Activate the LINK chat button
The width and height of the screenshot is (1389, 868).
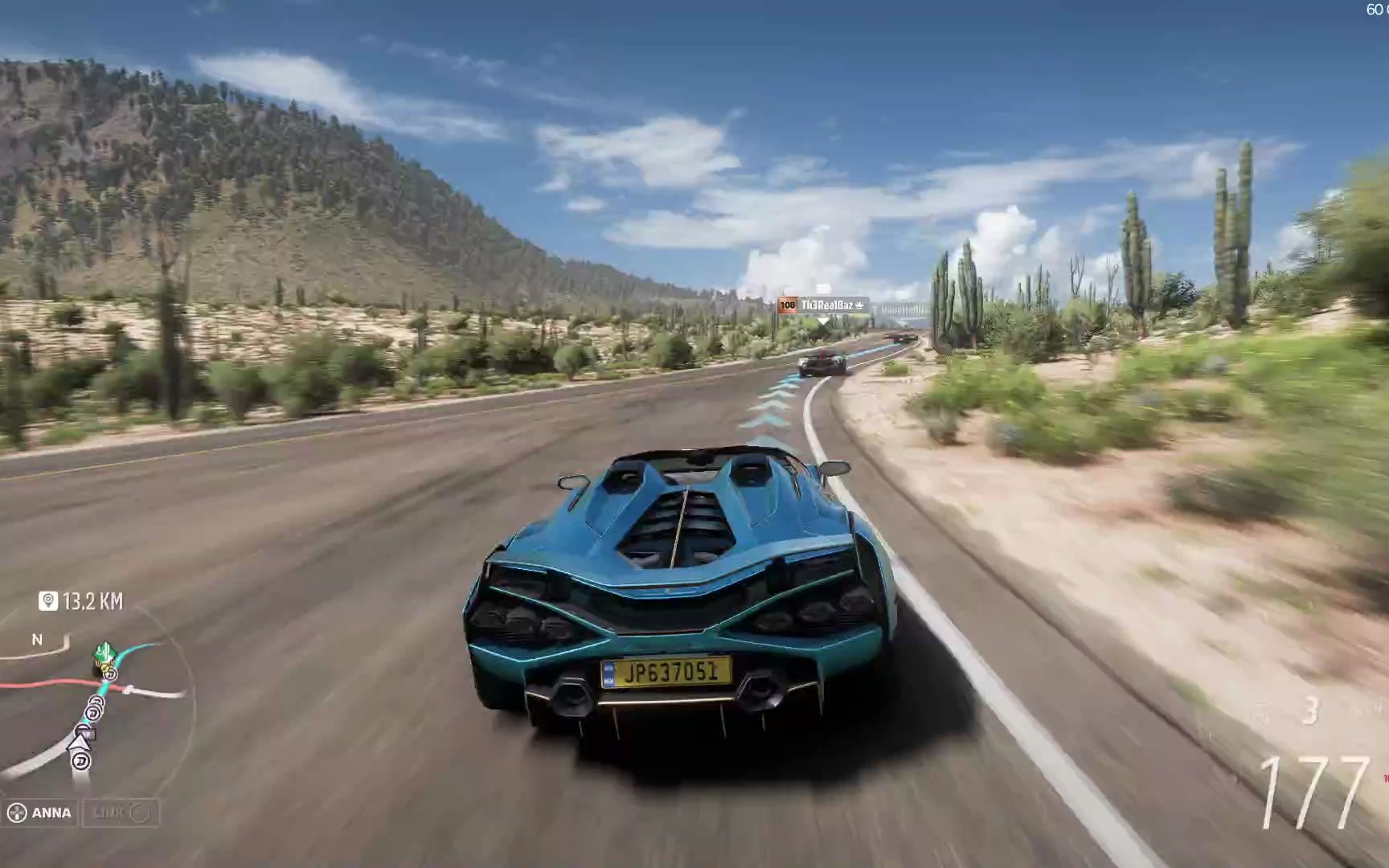pos(121,813)
